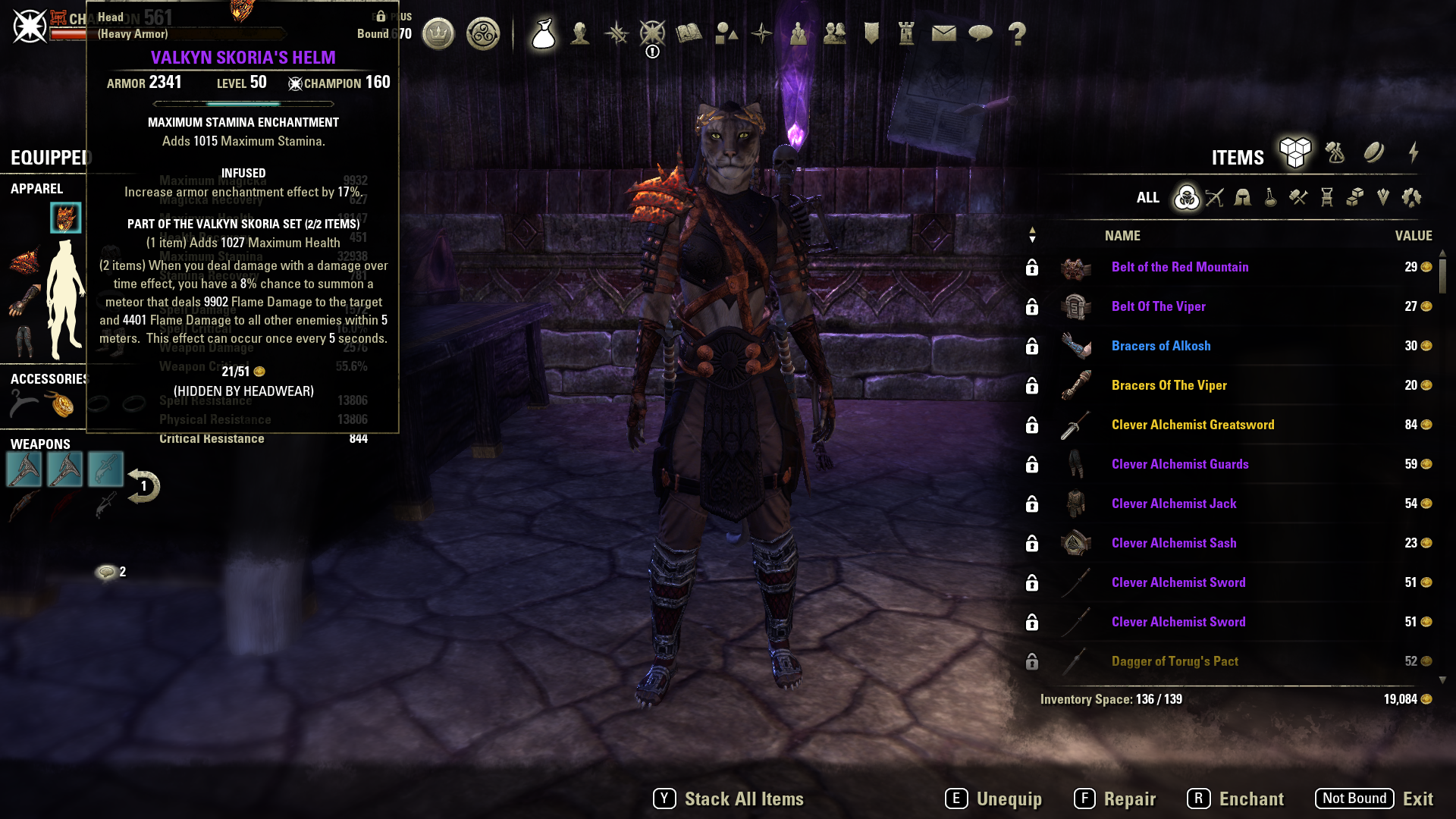Switch to weapons filter with crossed swords
This screenshot has width=1456, height=819.
click(1215, 198)
